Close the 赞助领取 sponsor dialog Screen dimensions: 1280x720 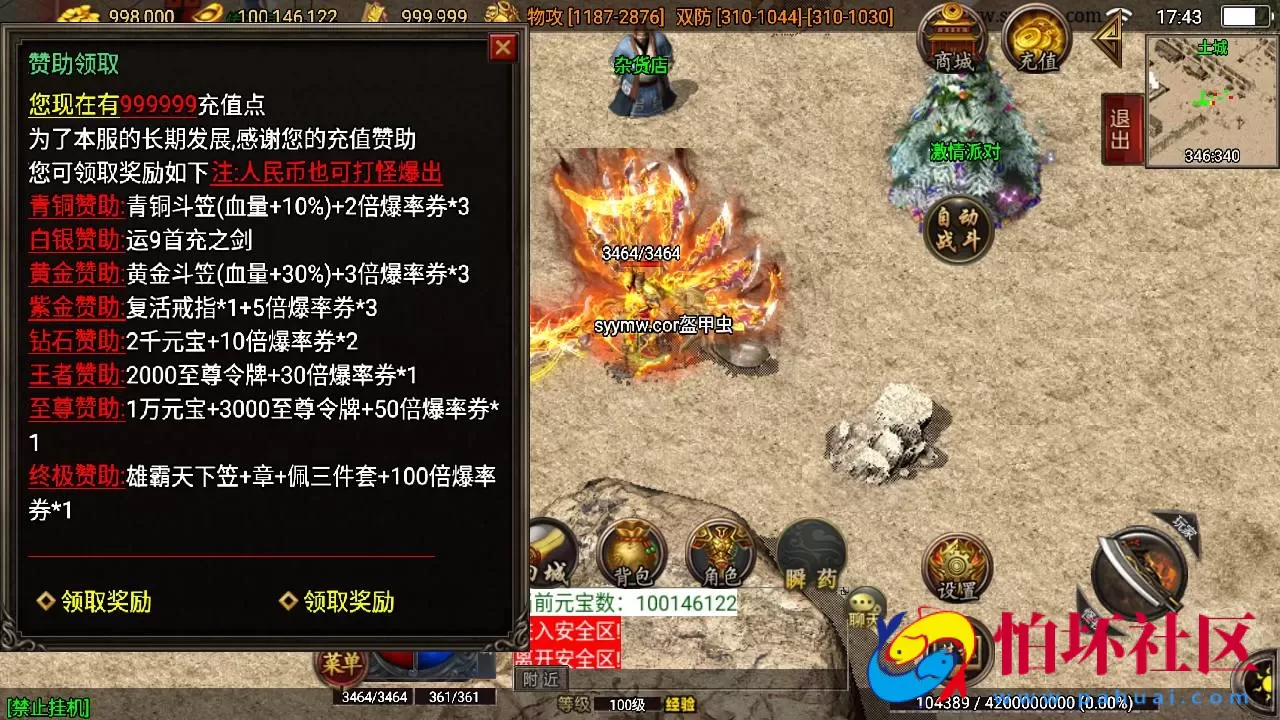[x=503, y=47]
